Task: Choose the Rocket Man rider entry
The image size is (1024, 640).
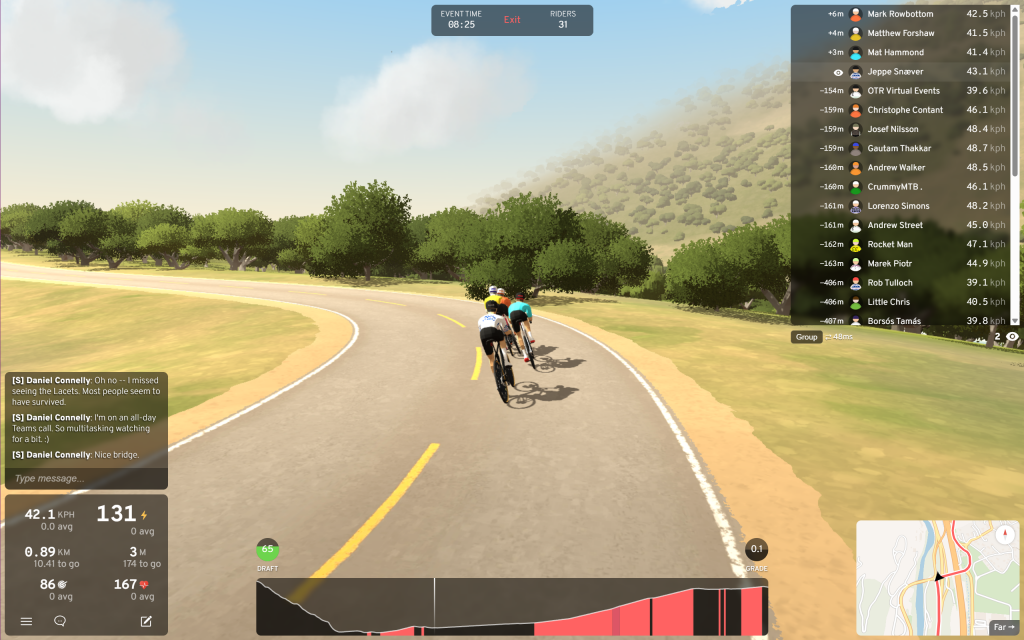Action: click(x=900, y=244)
